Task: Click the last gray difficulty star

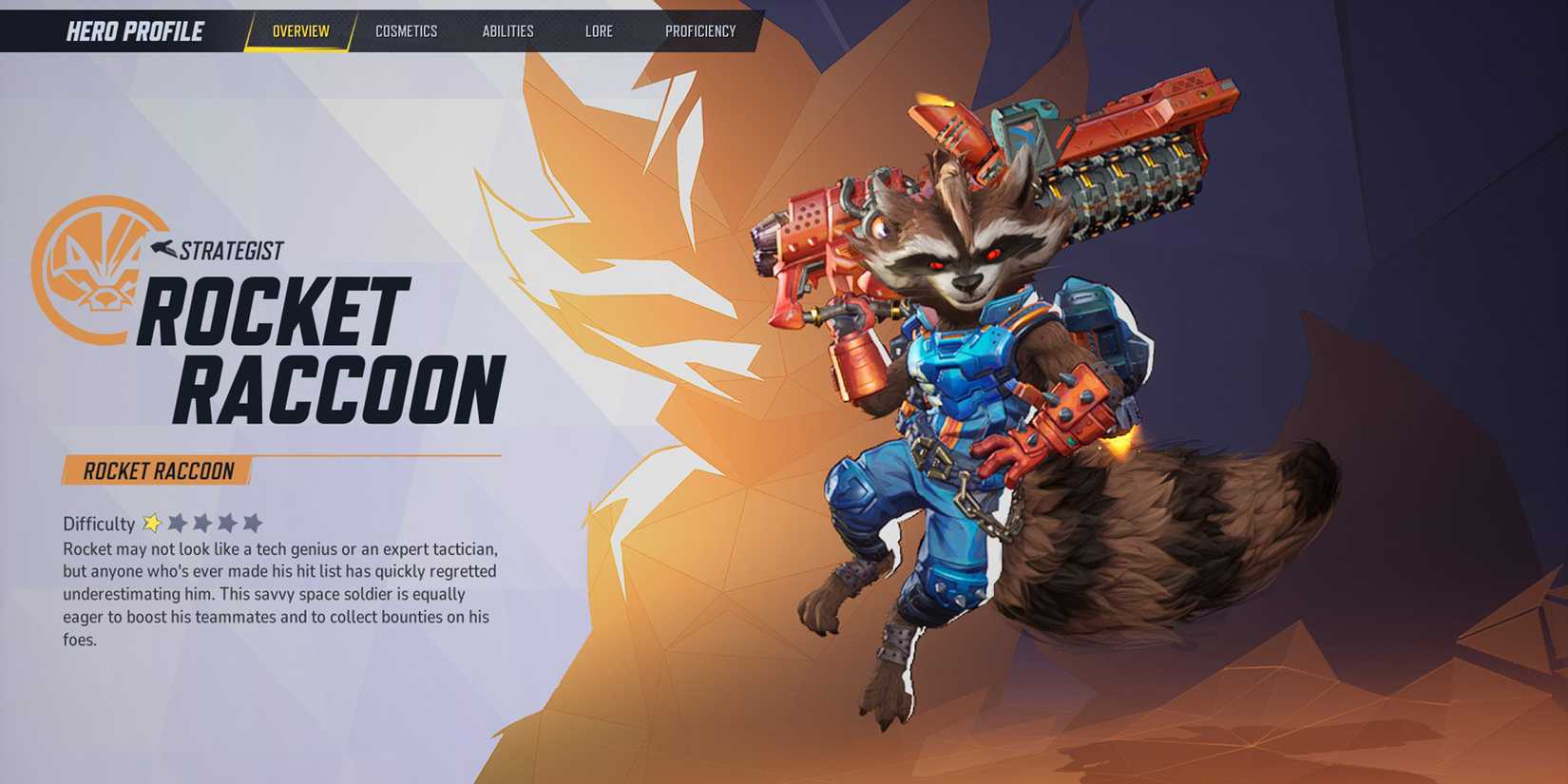Action: tap(253, 521)
